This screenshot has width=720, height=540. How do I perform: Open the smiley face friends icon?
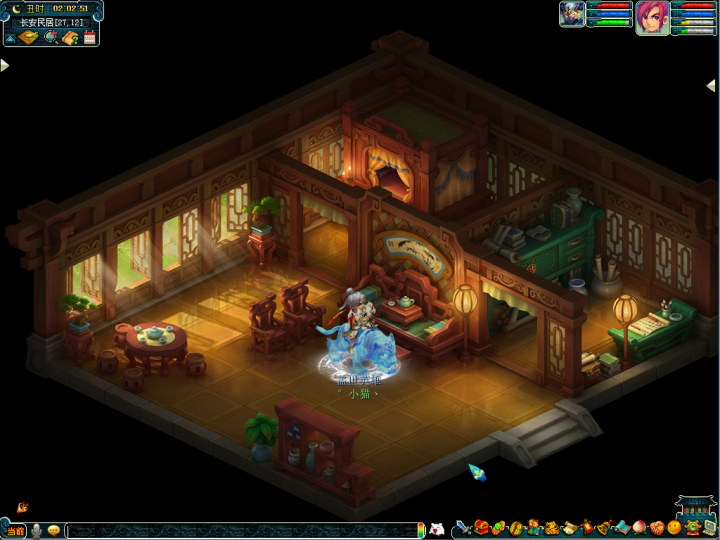pyautogui.click(x=674, y=527)
